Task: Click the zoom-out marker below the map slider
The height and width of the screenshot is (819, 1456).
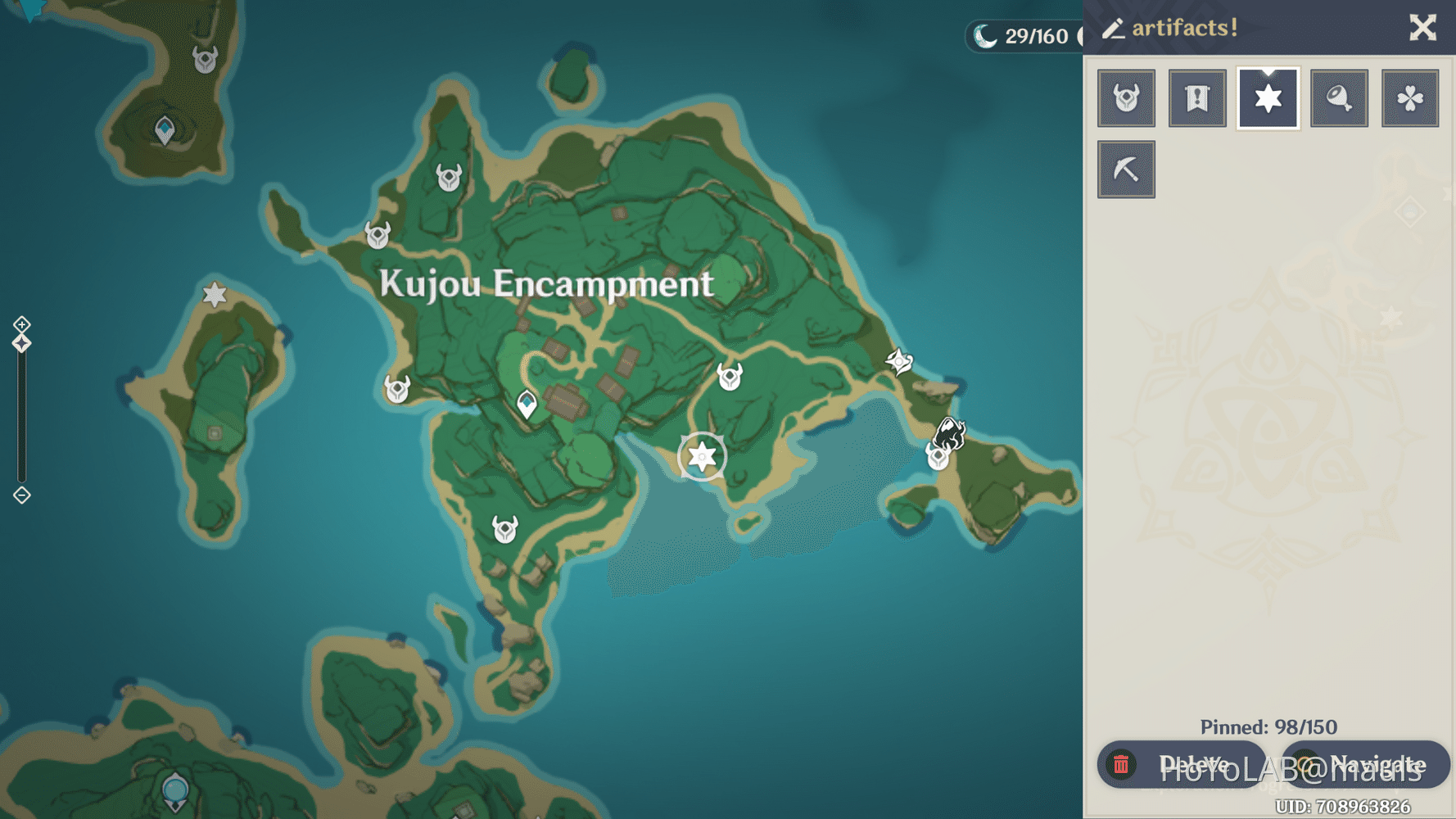Action: (x=20, y=495)
